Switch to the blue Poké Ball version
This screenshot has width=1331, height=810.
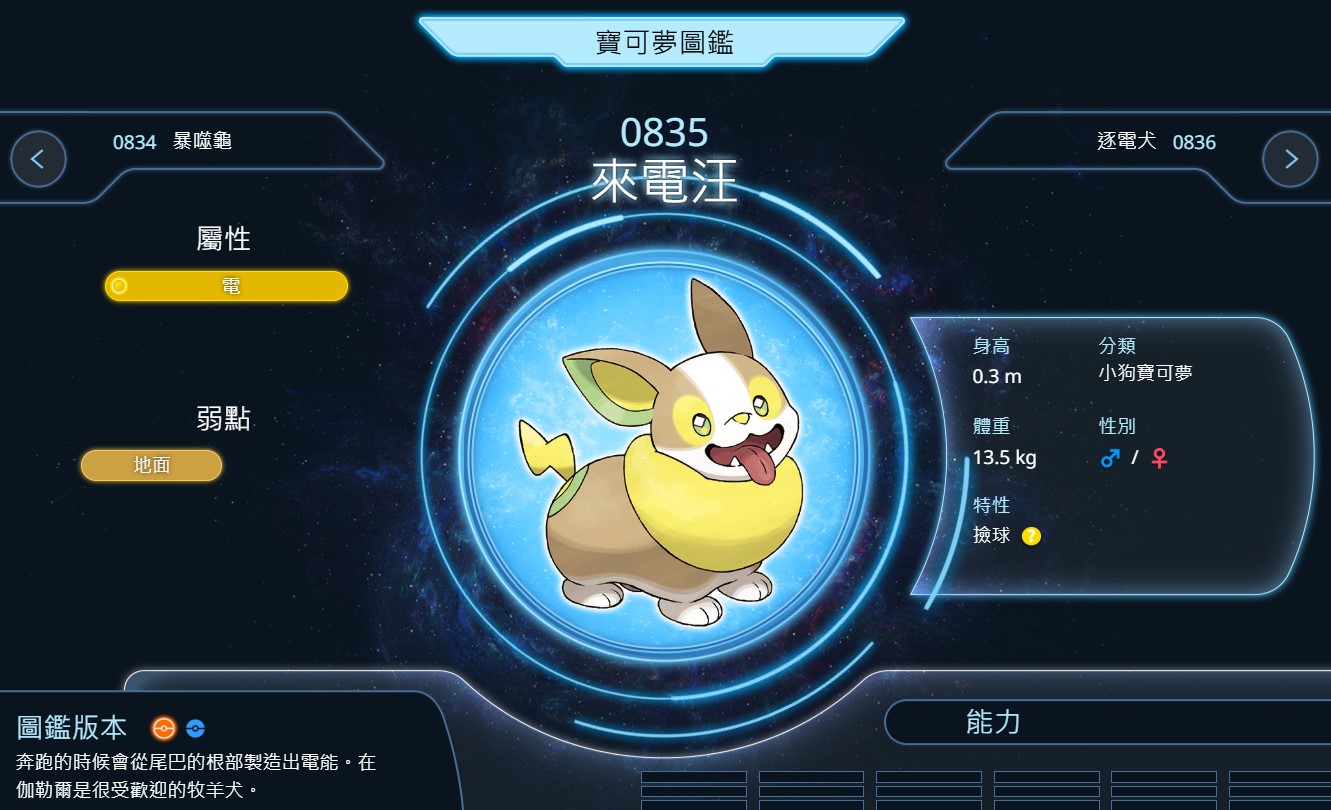click(x=195, y=728)
